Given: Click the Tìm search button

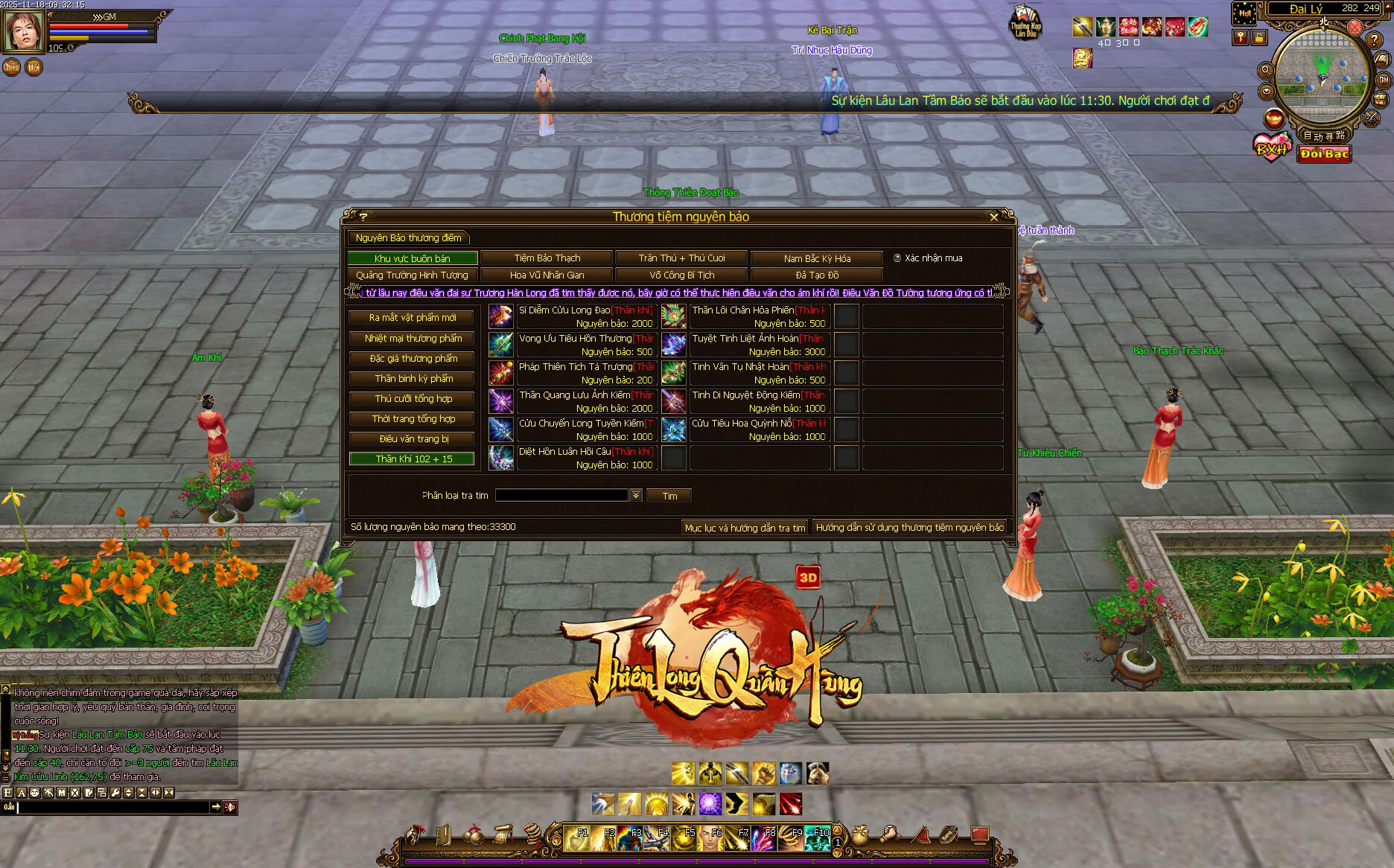Looking at the screenshot, I should 669,496.
